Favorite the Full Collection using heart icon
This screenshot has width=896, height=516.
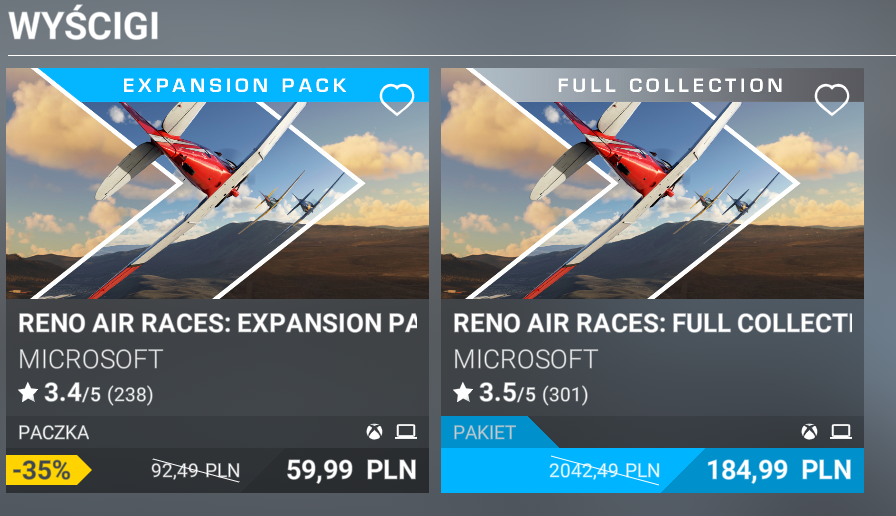(x=831, y=99)
